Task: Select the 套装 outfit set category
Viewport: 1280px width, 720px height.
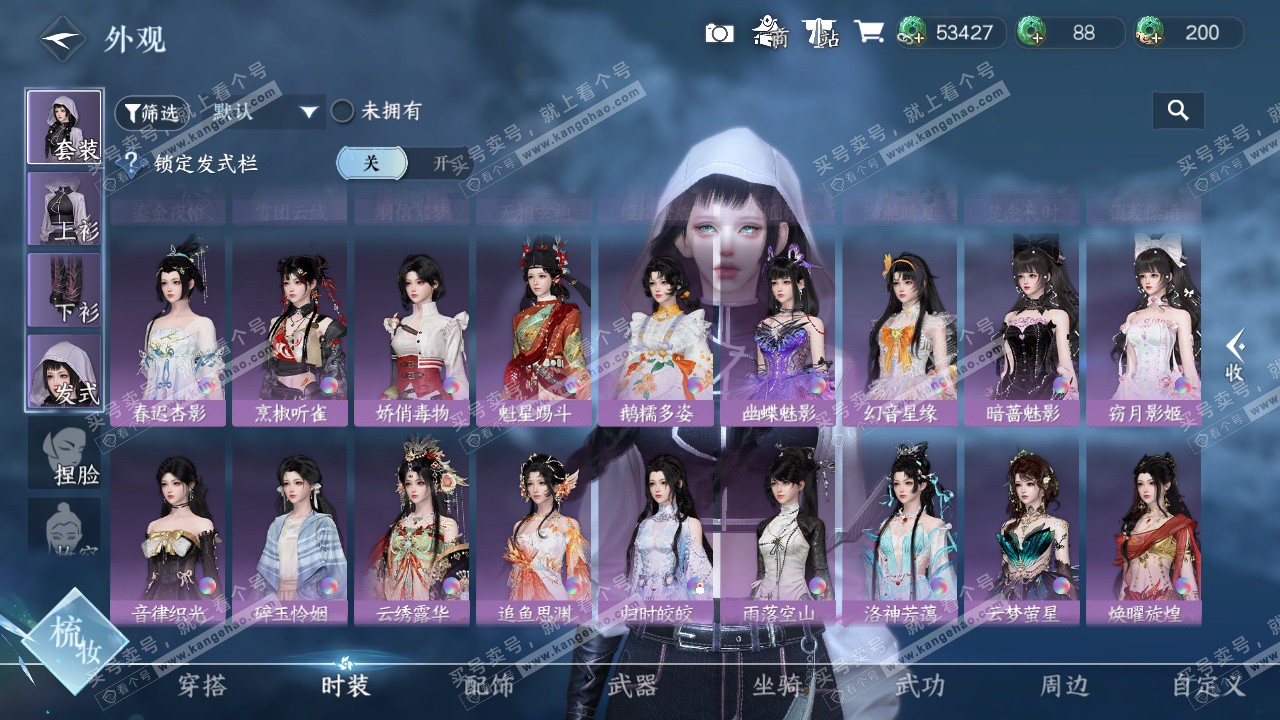Action: (64, 127)
